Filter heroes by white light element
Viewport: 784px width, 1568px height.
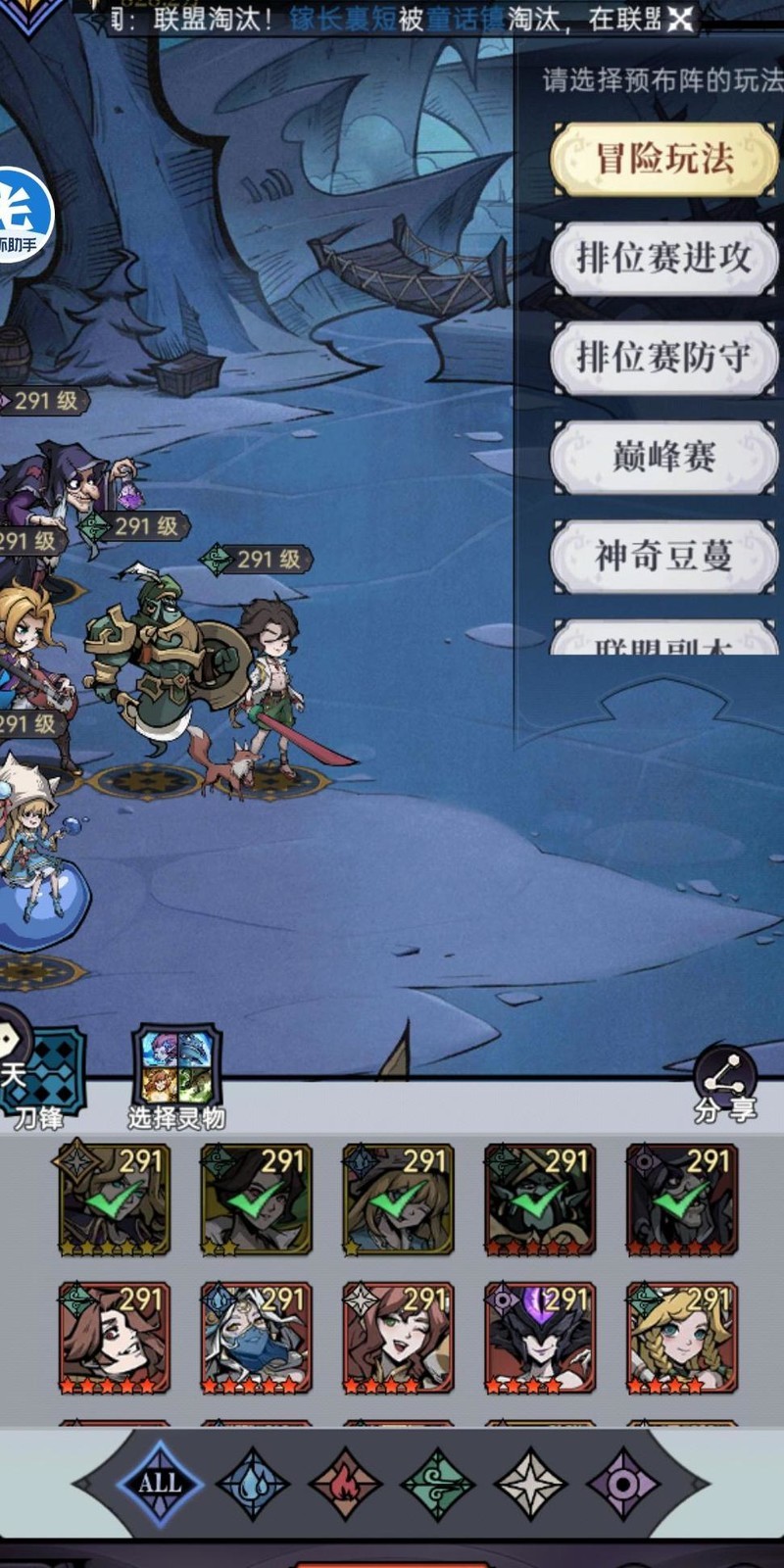530,1483
